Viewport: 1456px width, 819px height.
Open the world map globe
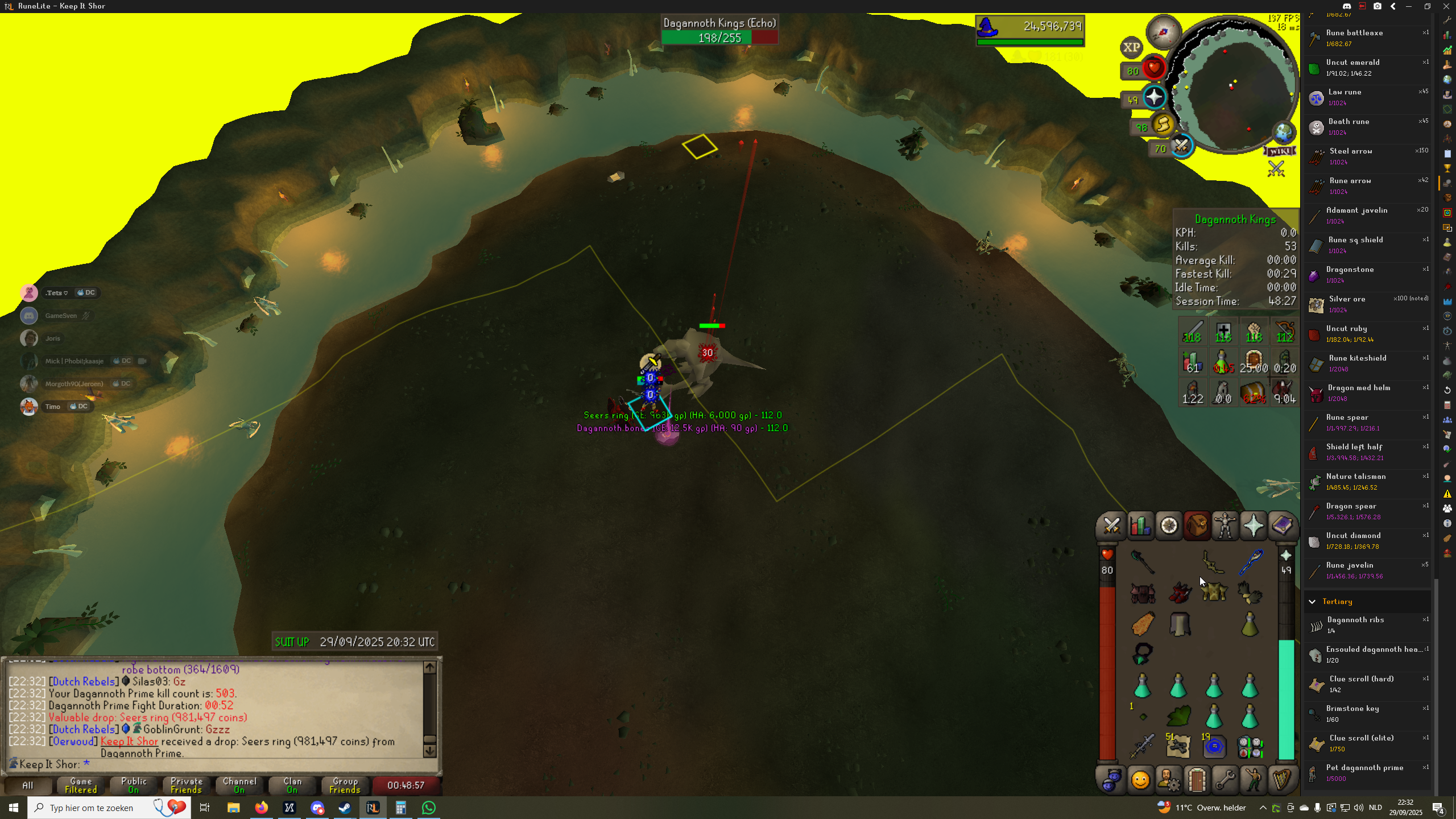[1284, 133]
